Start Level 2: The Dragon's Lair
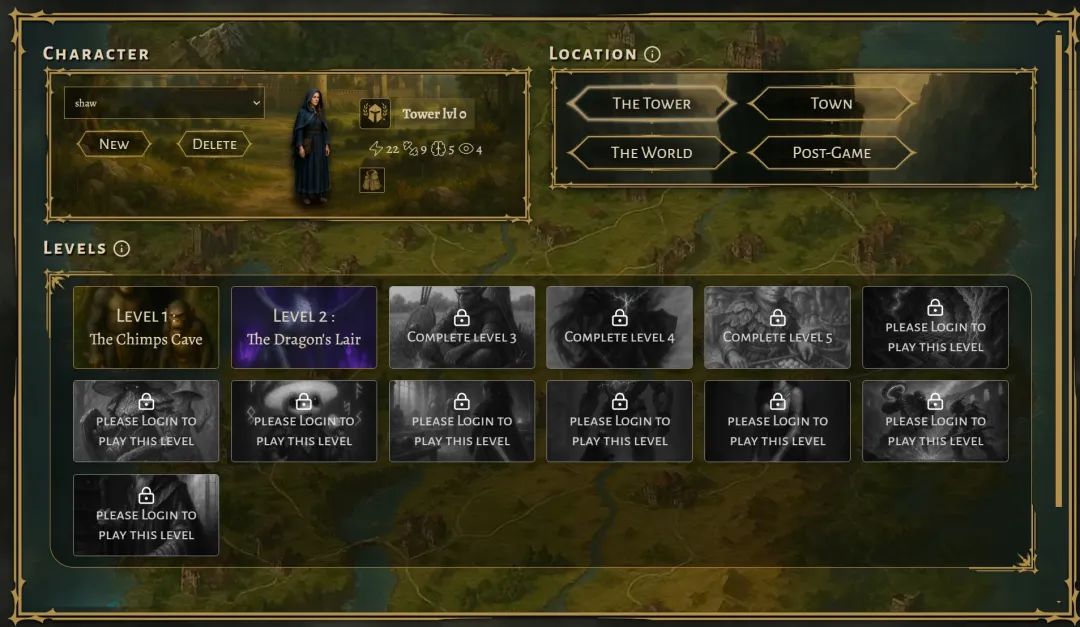The image size is (1080, 627). (304, 327)
